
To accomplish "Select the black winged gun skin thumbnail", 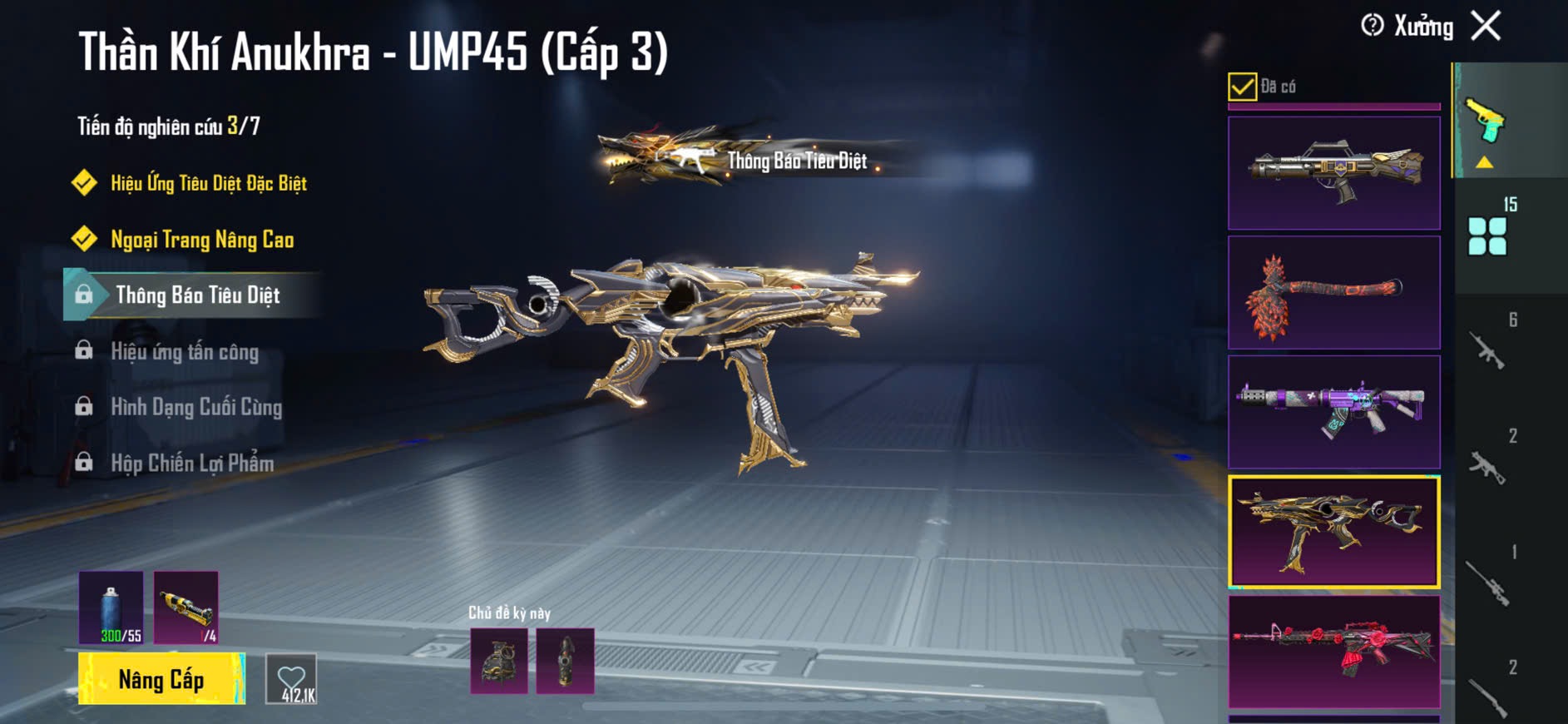I will (x=1333, y=173).
